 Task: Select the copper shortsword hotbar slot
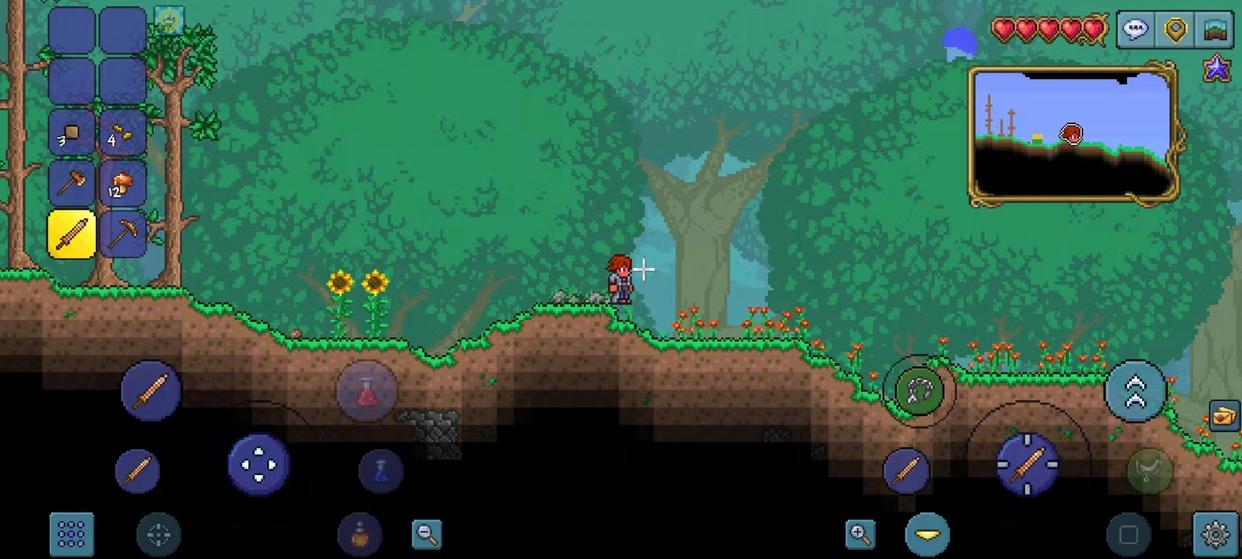72,235
